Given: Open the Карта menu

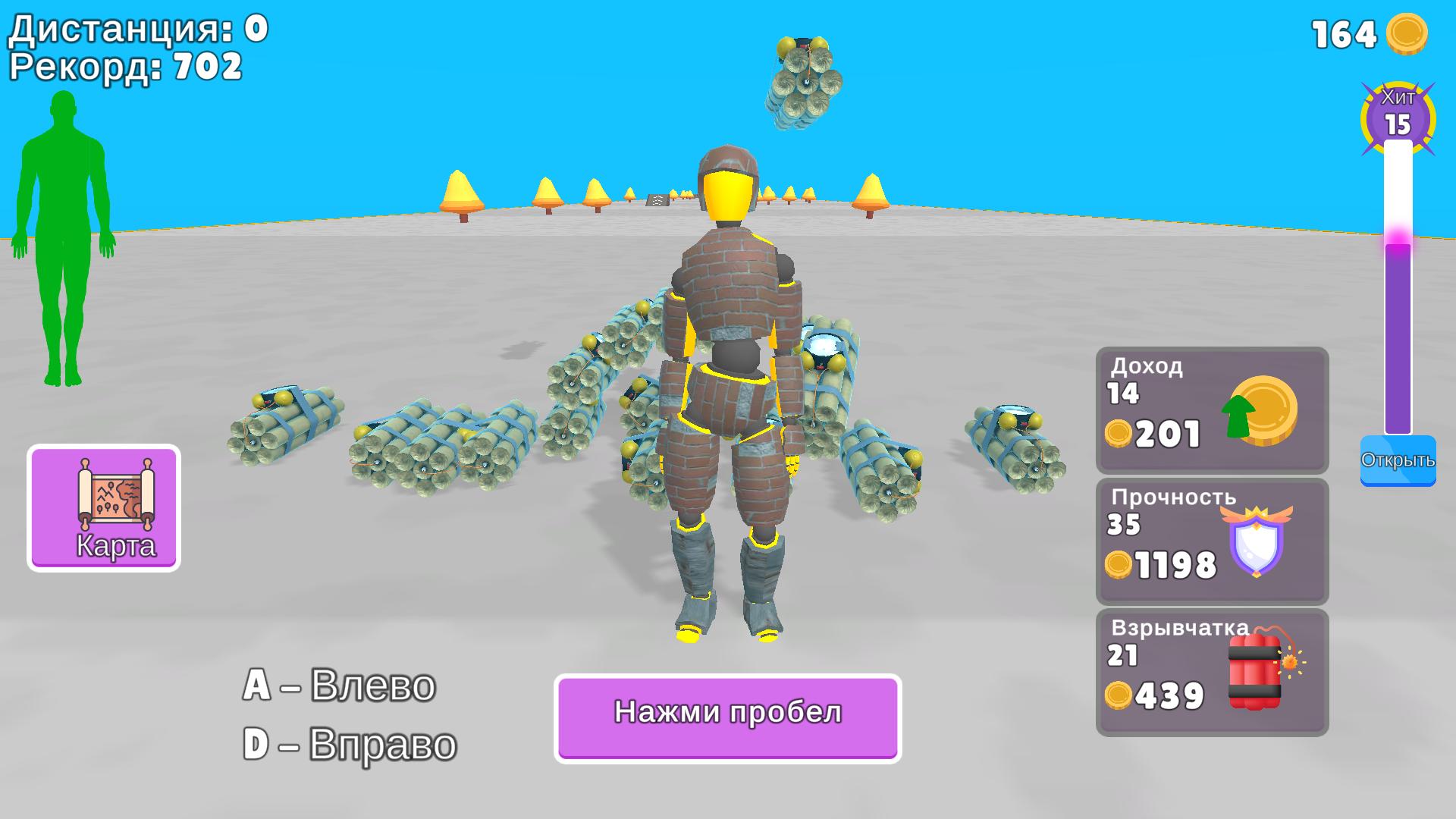Looking at the screenshot, I should pos(103,508).
